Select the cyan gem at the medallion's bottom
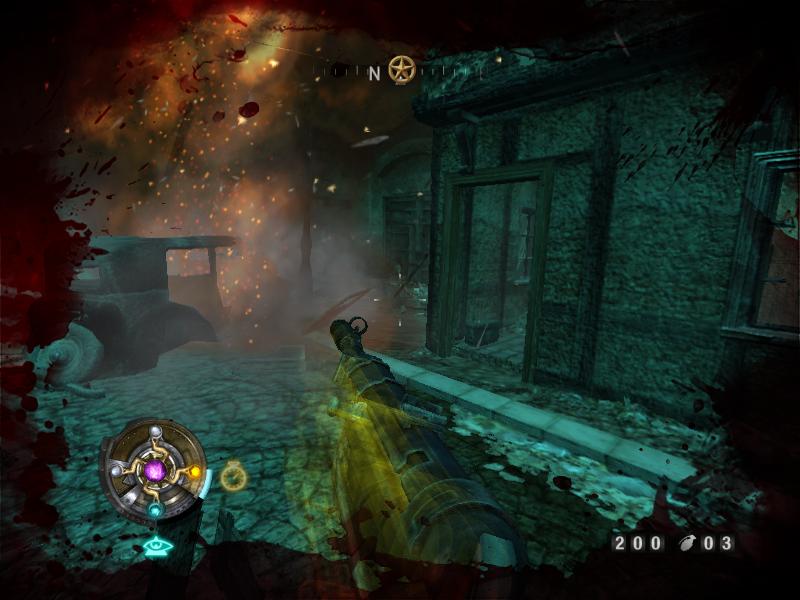The height and width of the screenshot is (600, 800). point(155,510)
